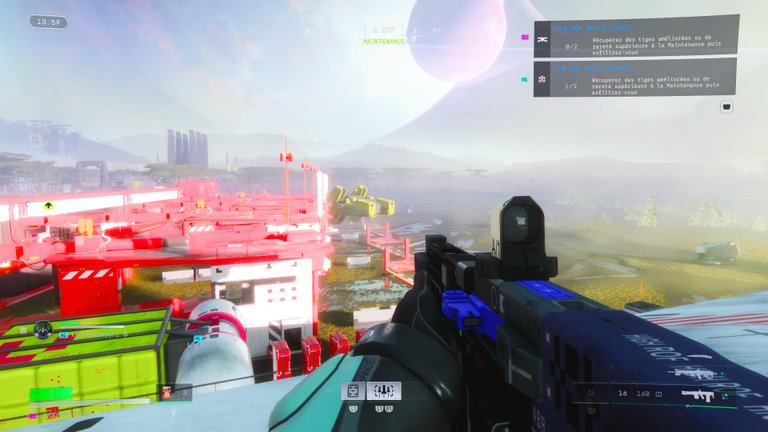Switch to the upper secondary weapon slot
Image resolution: width=768 pixels, height=432 pixels.
696,372
